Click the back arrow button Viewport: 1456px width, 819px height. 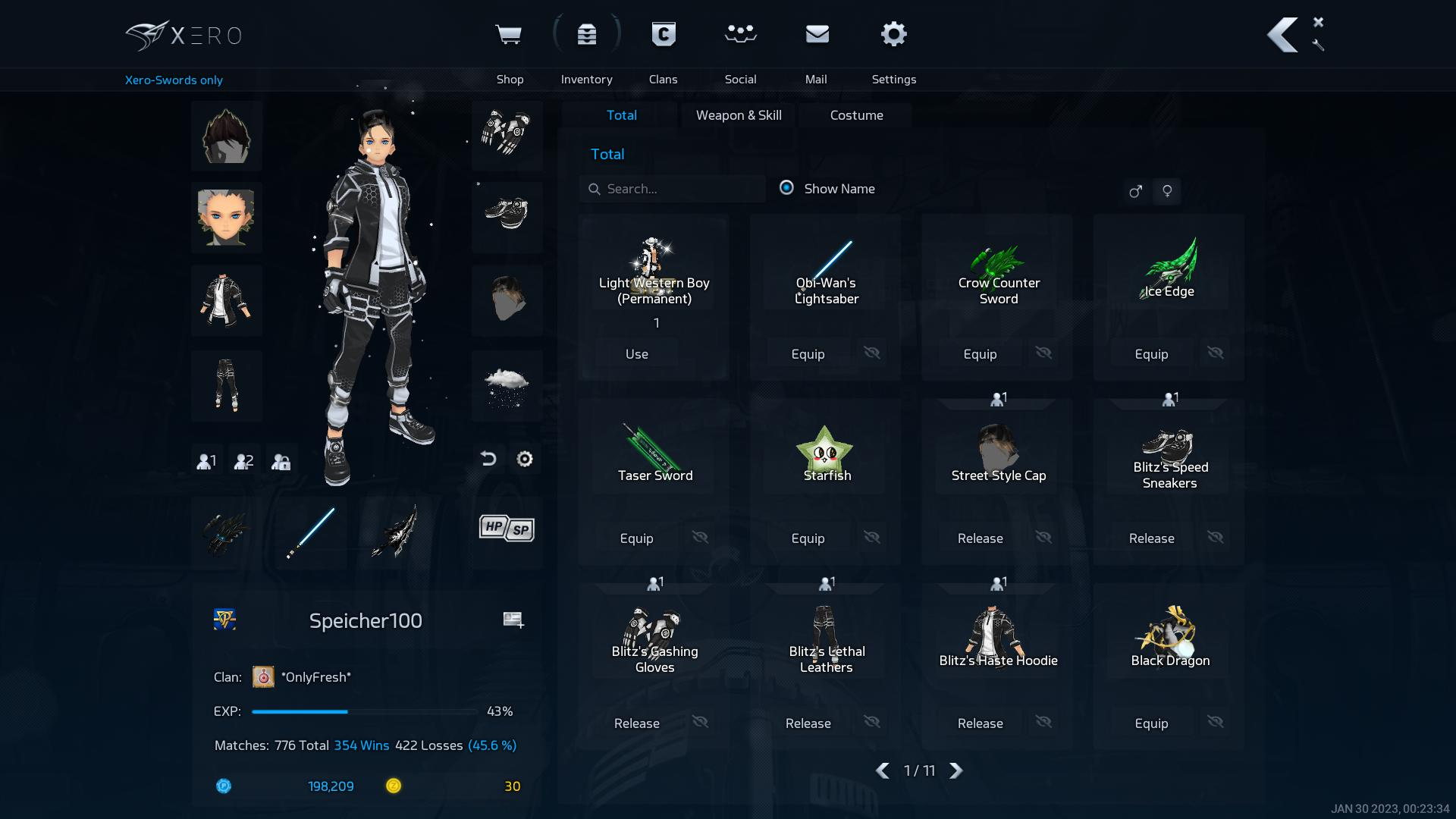(1282, 36)
